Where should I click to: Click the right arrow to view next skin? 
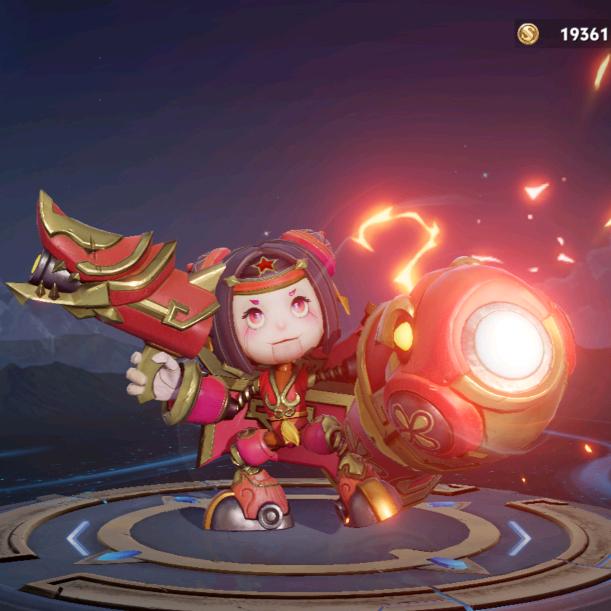pos(519,538)
